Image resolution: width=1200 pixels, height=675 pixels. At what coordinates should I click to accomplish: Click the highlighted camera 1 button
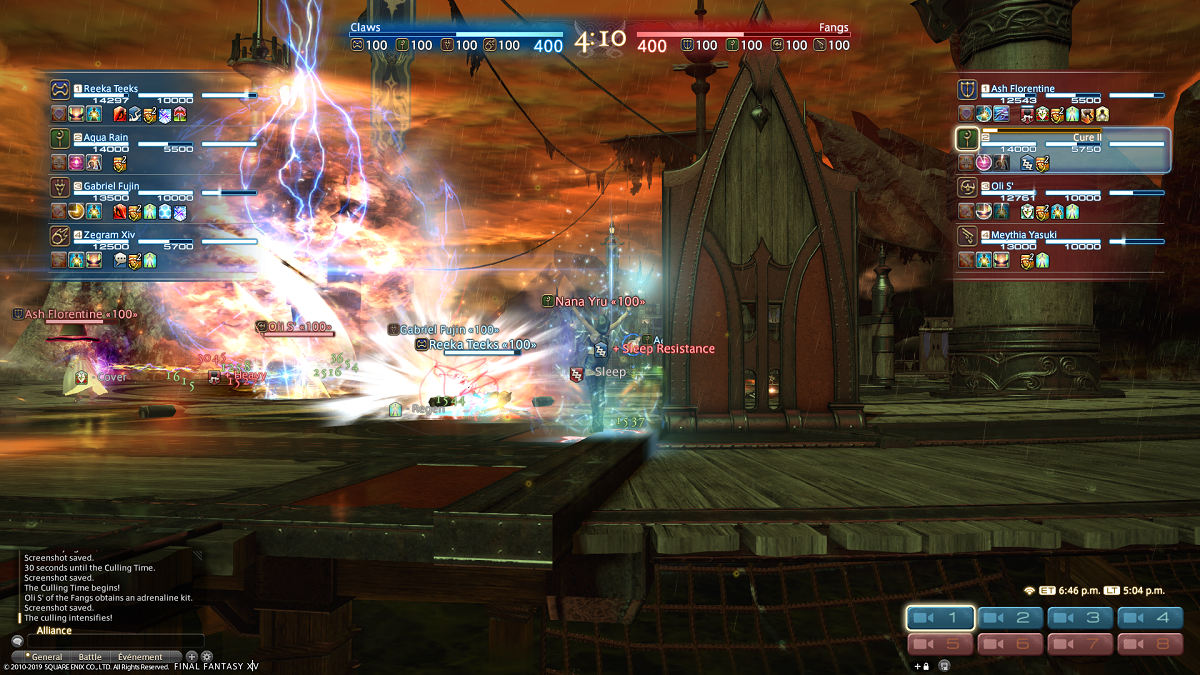tap(941, 618)
